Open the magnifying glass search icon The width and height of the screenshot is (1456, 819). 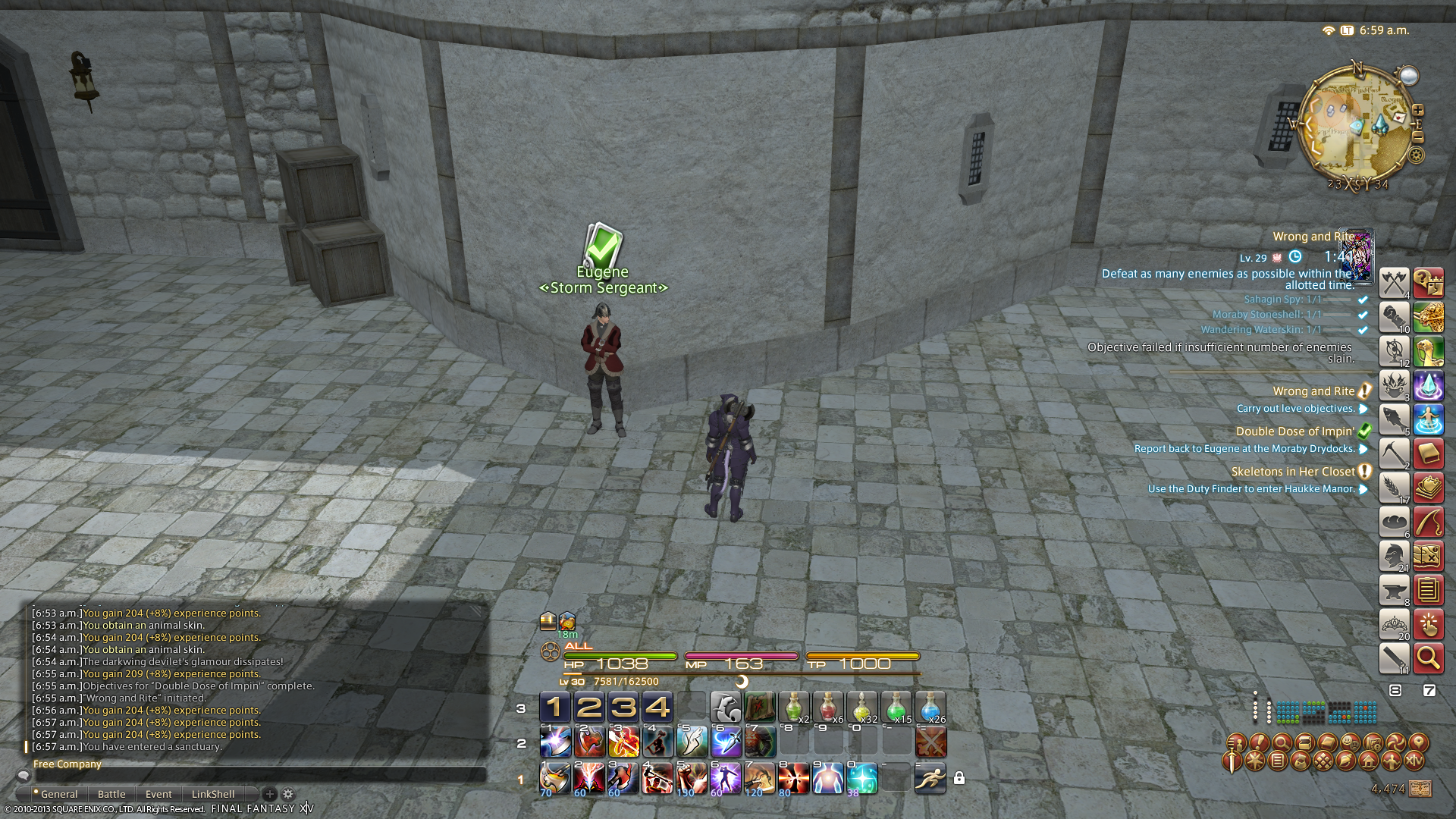(x=1428, y=658)
